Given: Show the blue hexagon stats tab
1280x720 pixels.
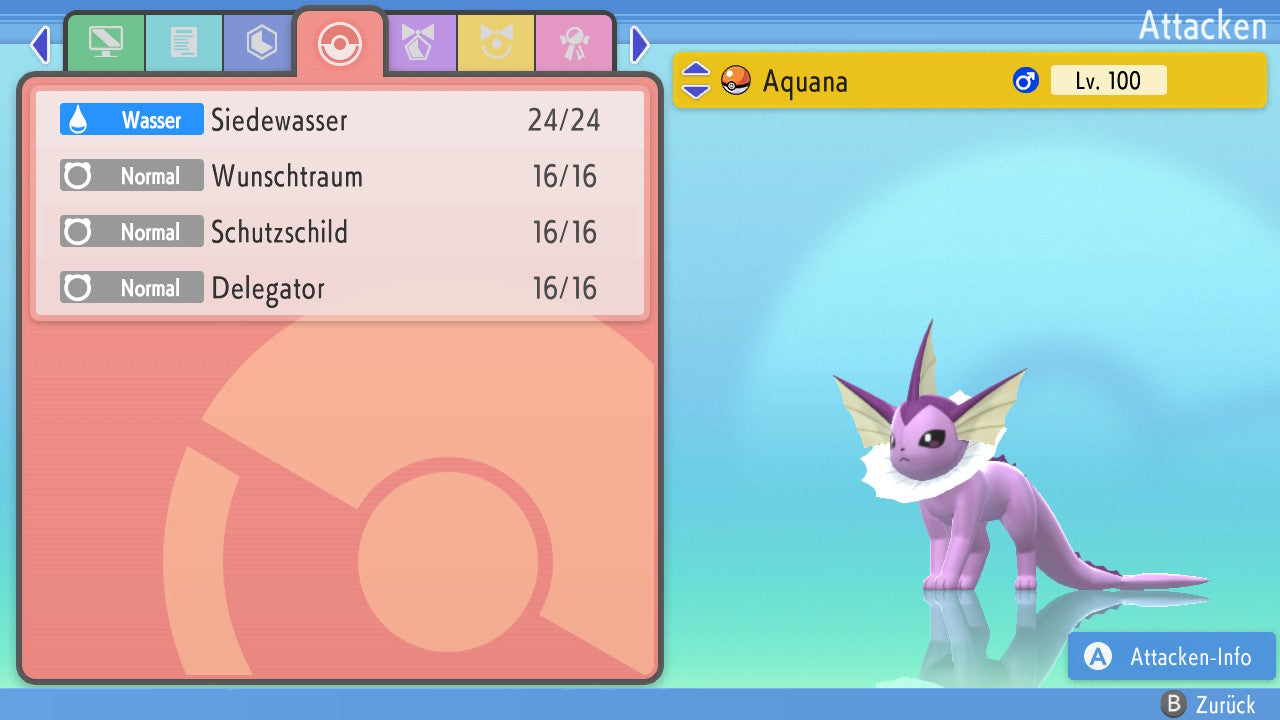Looking at the screenshot, I should coord(262,44).
